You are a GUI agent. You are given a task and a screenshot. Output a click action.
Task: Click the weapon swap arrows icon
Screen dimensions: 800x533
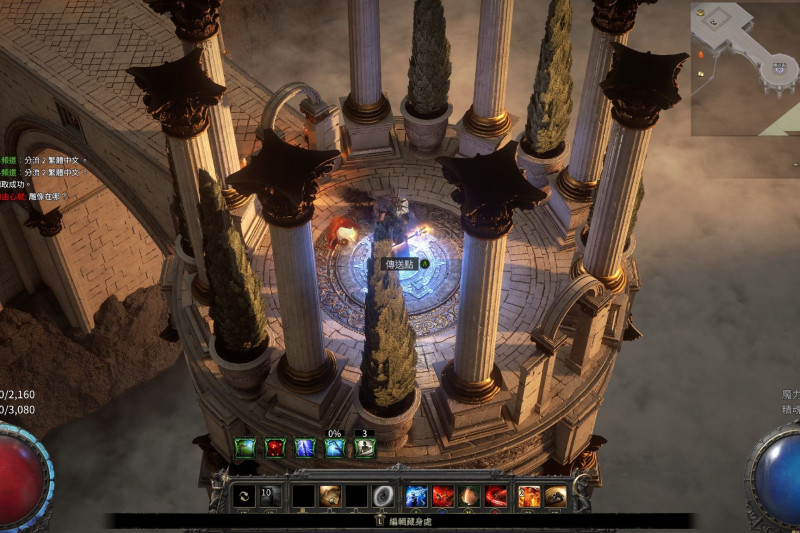tap(242, 495)
